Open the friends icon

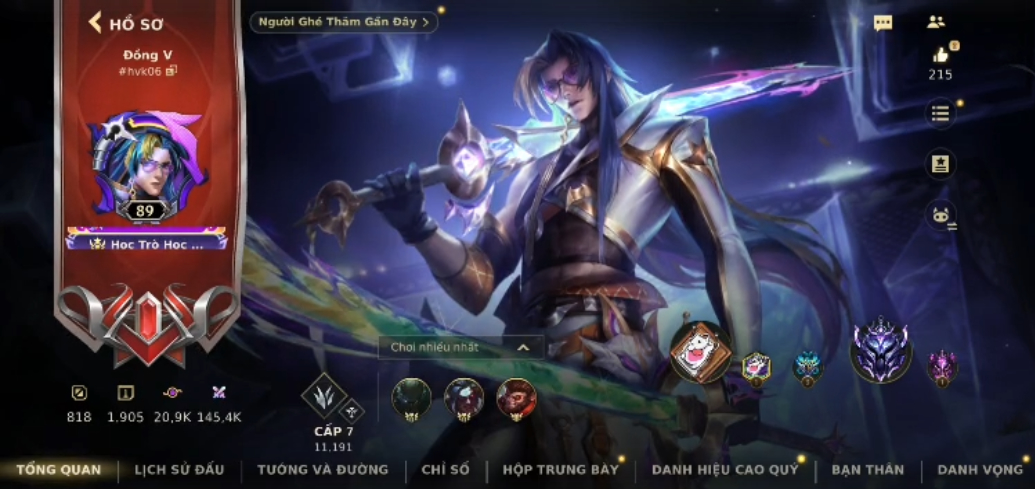936,22
